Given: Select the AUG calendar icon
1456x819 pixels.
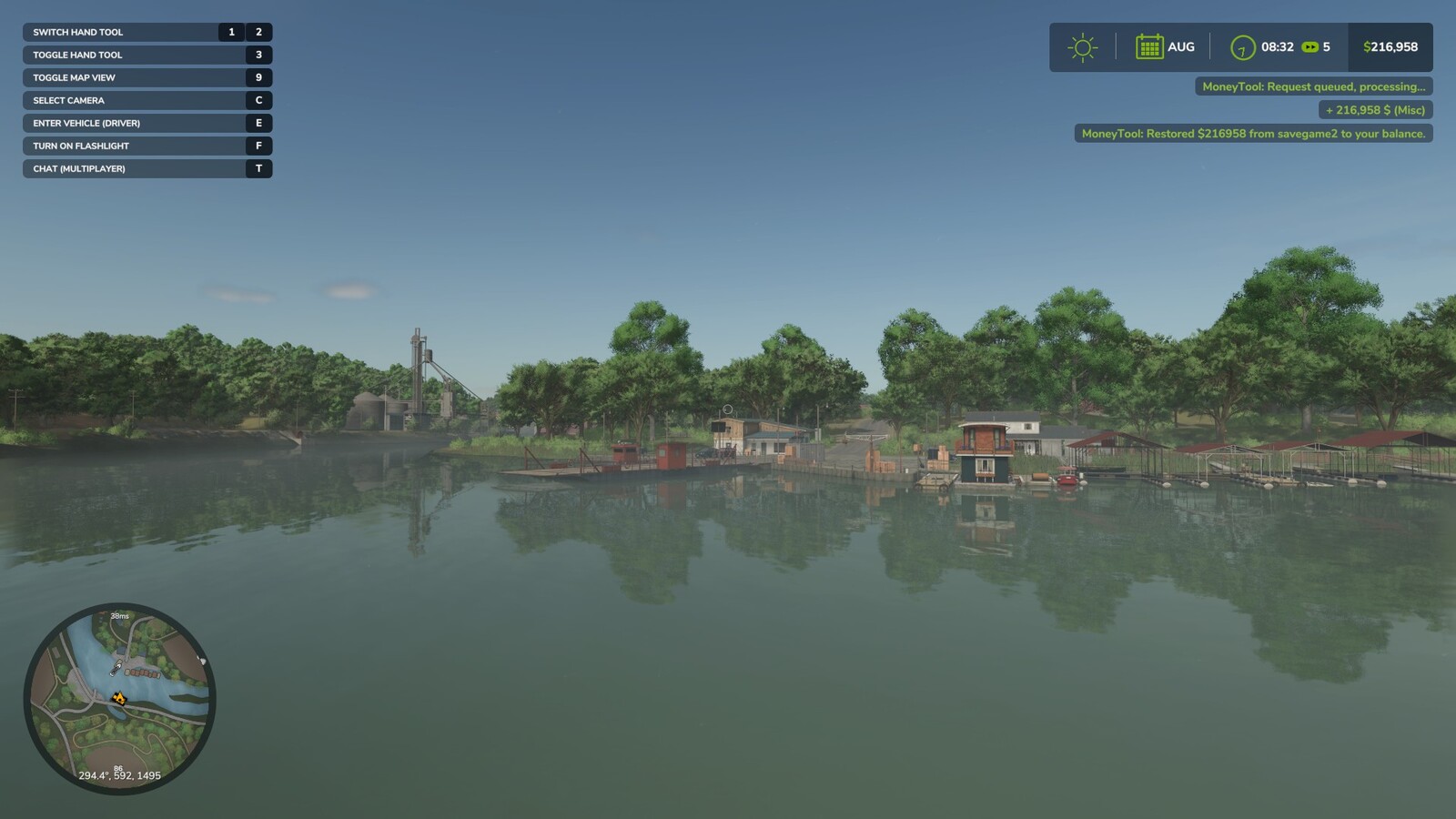Looking at the screenshot, I should click(1150, 46).
